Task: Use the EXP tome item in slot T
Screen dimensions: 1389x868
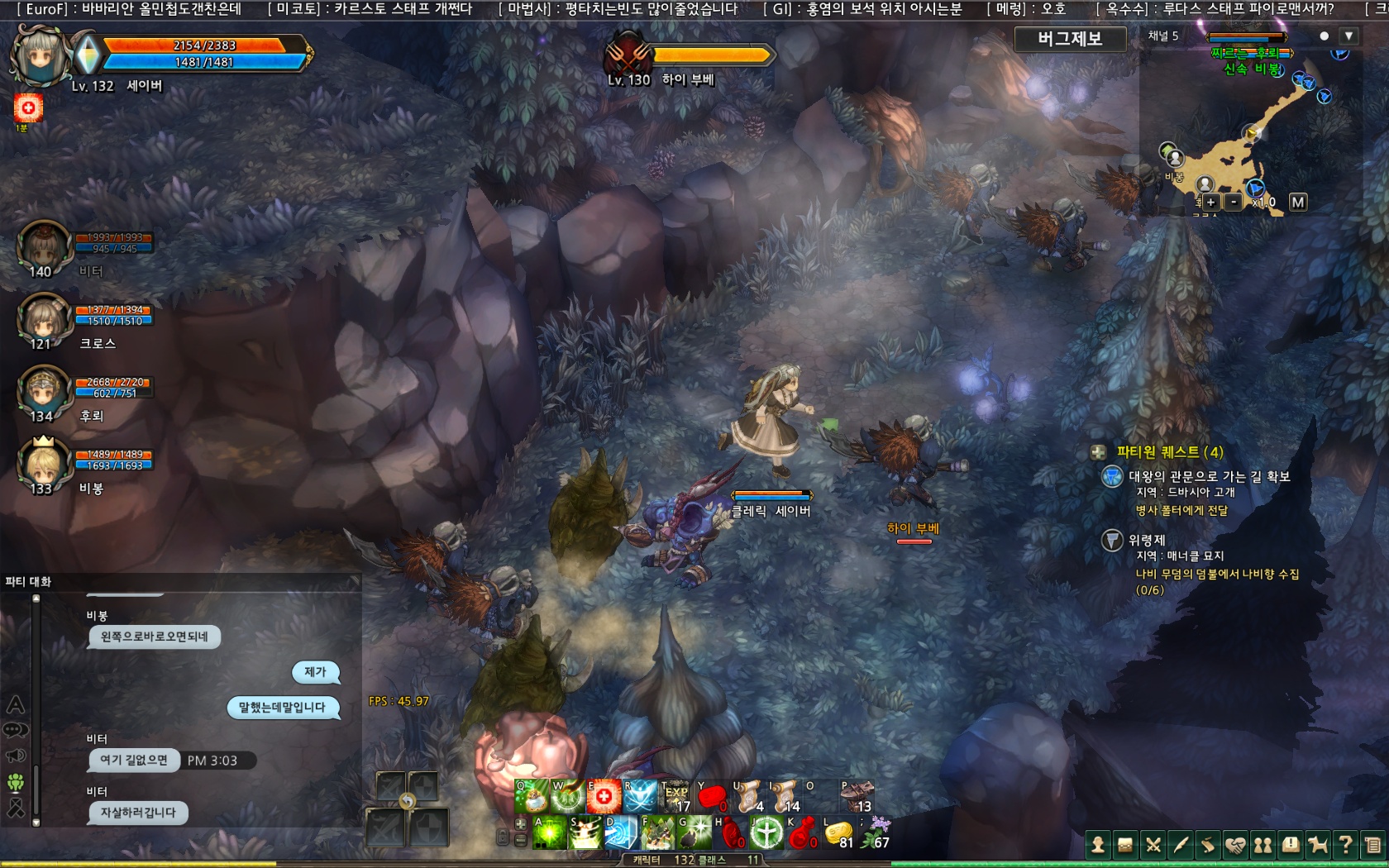Action: (675, 797)
